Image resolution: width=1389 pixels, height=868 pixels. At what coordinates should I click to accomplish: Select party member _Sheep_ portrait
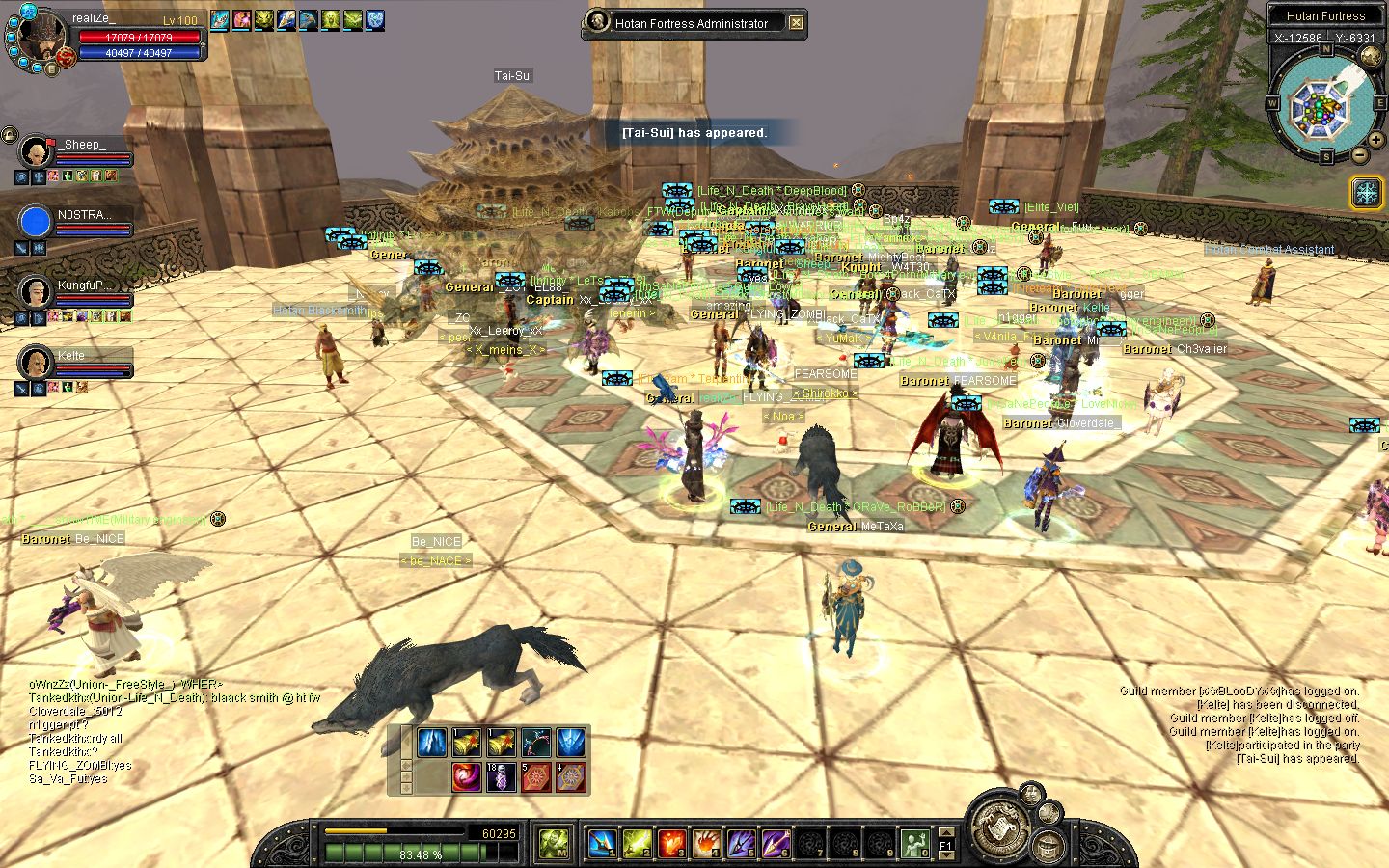[36, 151]
